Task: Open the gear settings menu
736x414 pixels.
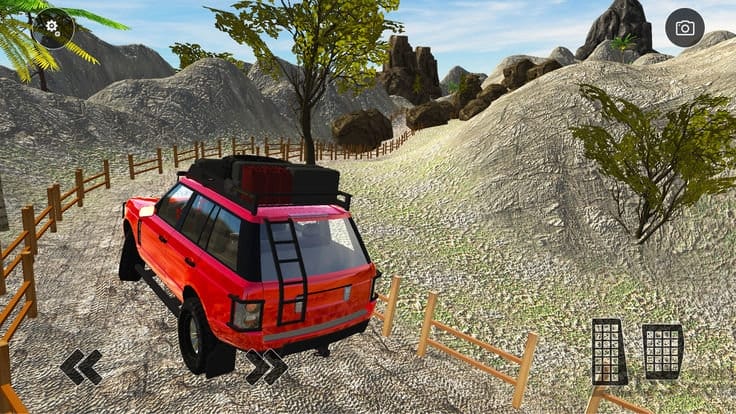Action: click(x=53, y=28)
